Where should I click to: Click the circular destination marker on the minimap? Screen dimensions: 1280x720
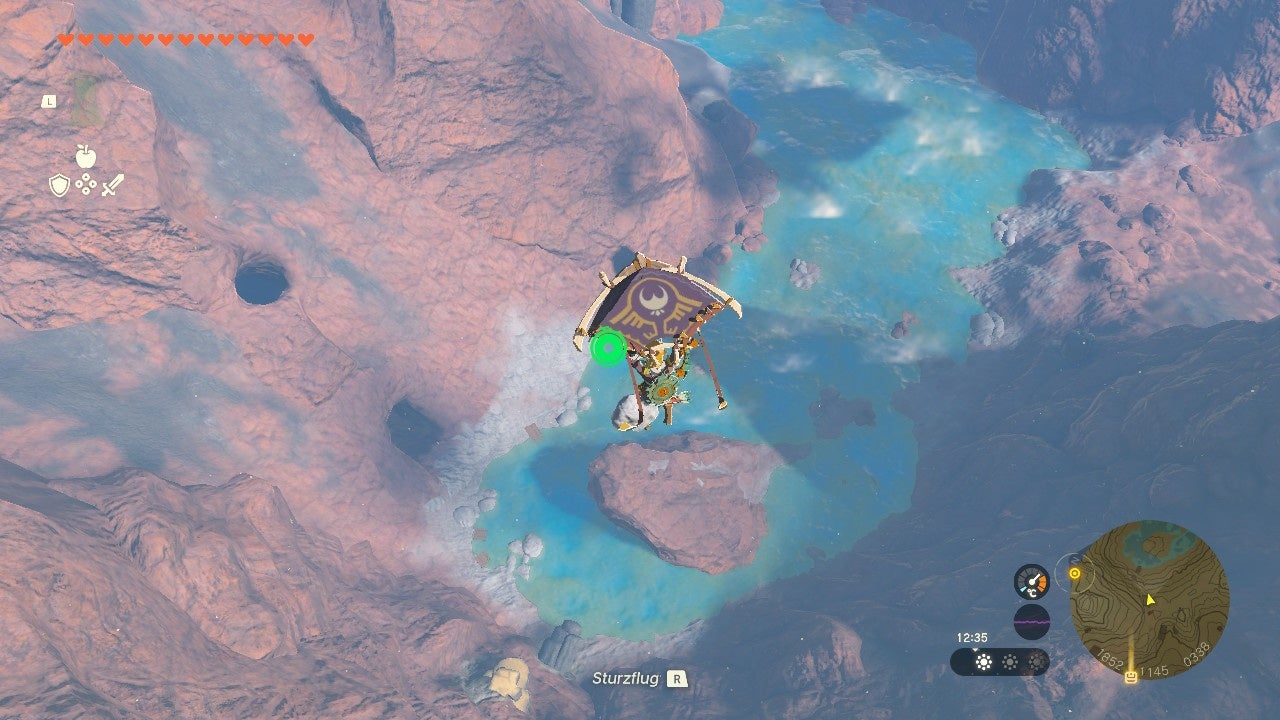pos(1074,574)
